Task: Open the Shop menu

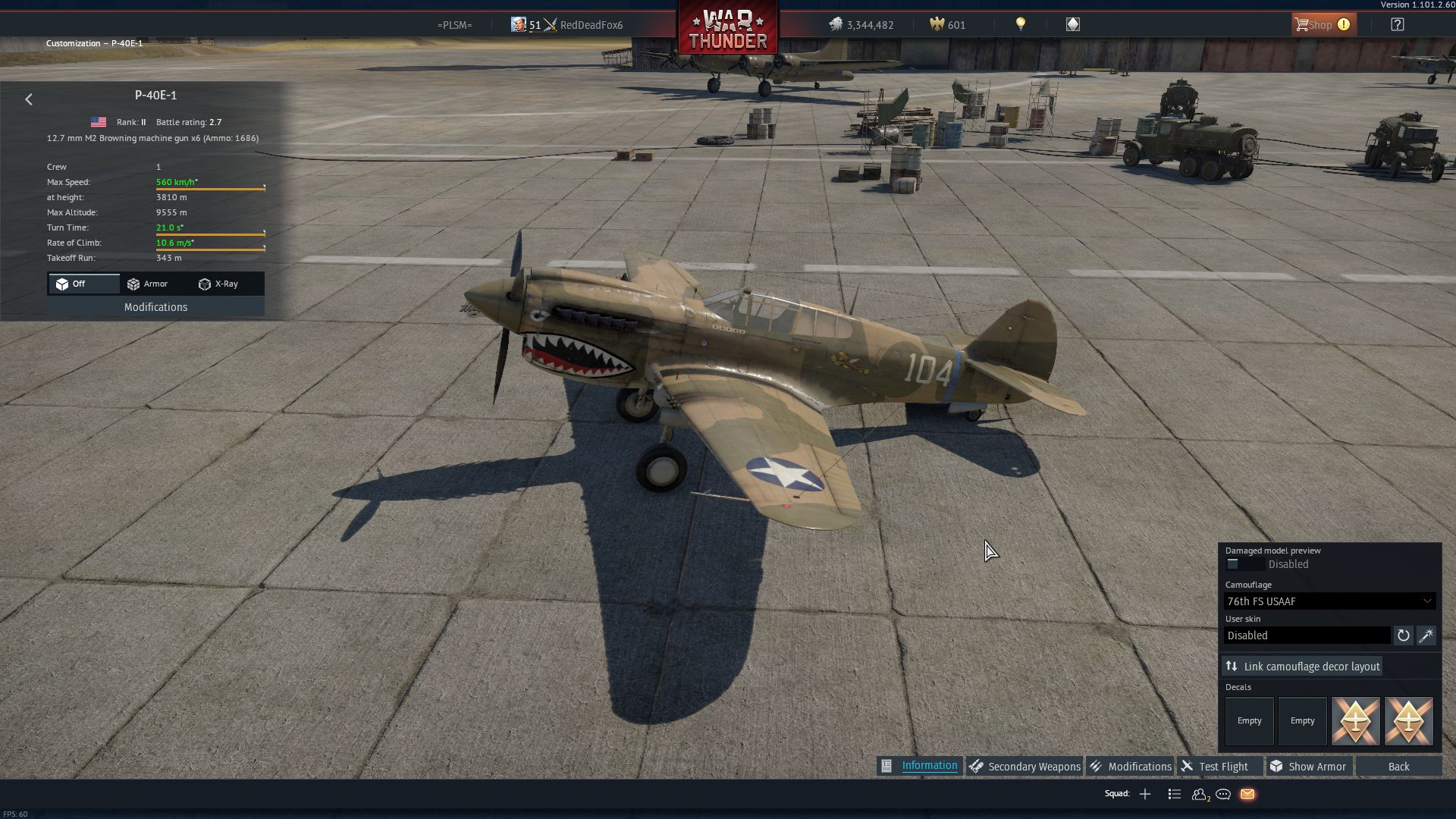Action: 1323,25
